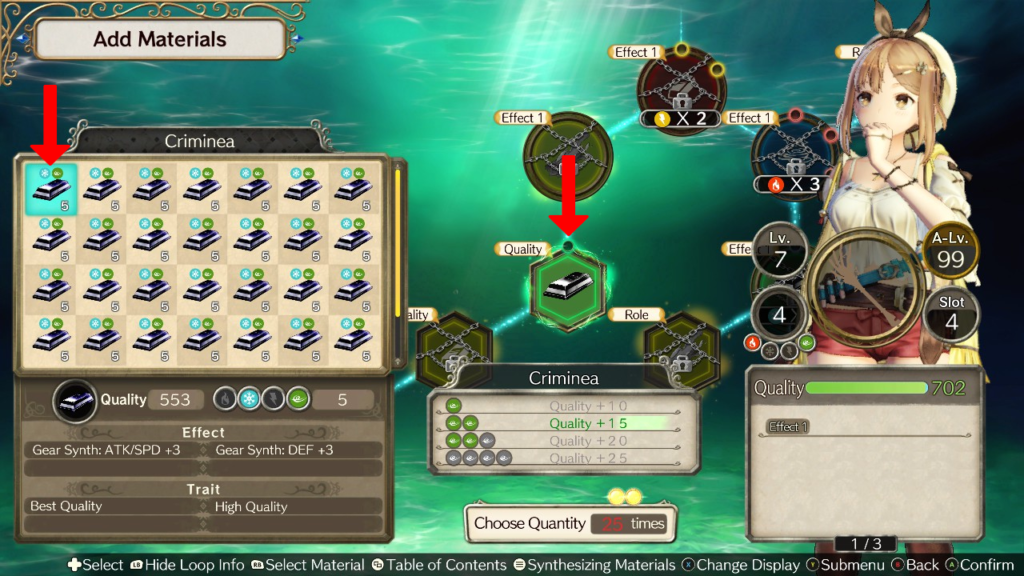The height and width of the screenshot is (576, 1024).
Task: Pick the Quality +25 loop effect row
Action: (x=563, y=458)
